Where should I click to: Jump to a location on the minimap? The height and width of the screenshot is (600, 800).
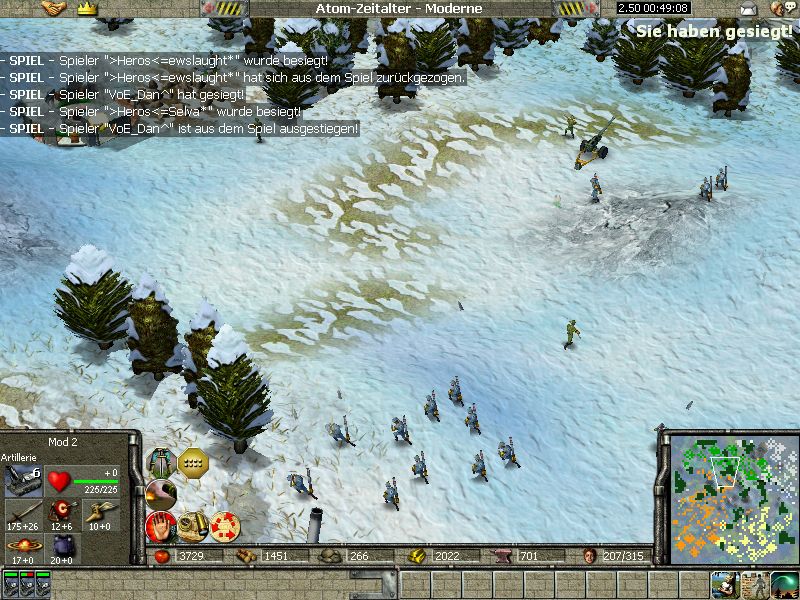click(730, 495)
